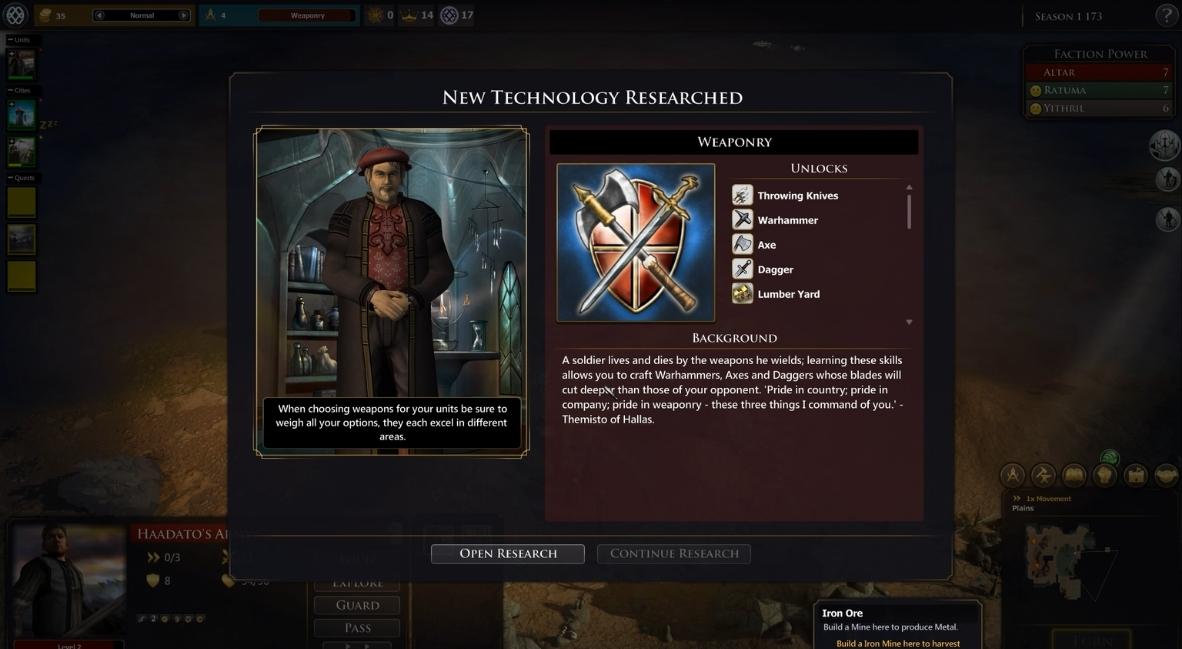1182x649 pixels.
Task: Open the research screen
Action: pyautogui.click(x=507, y=553)
